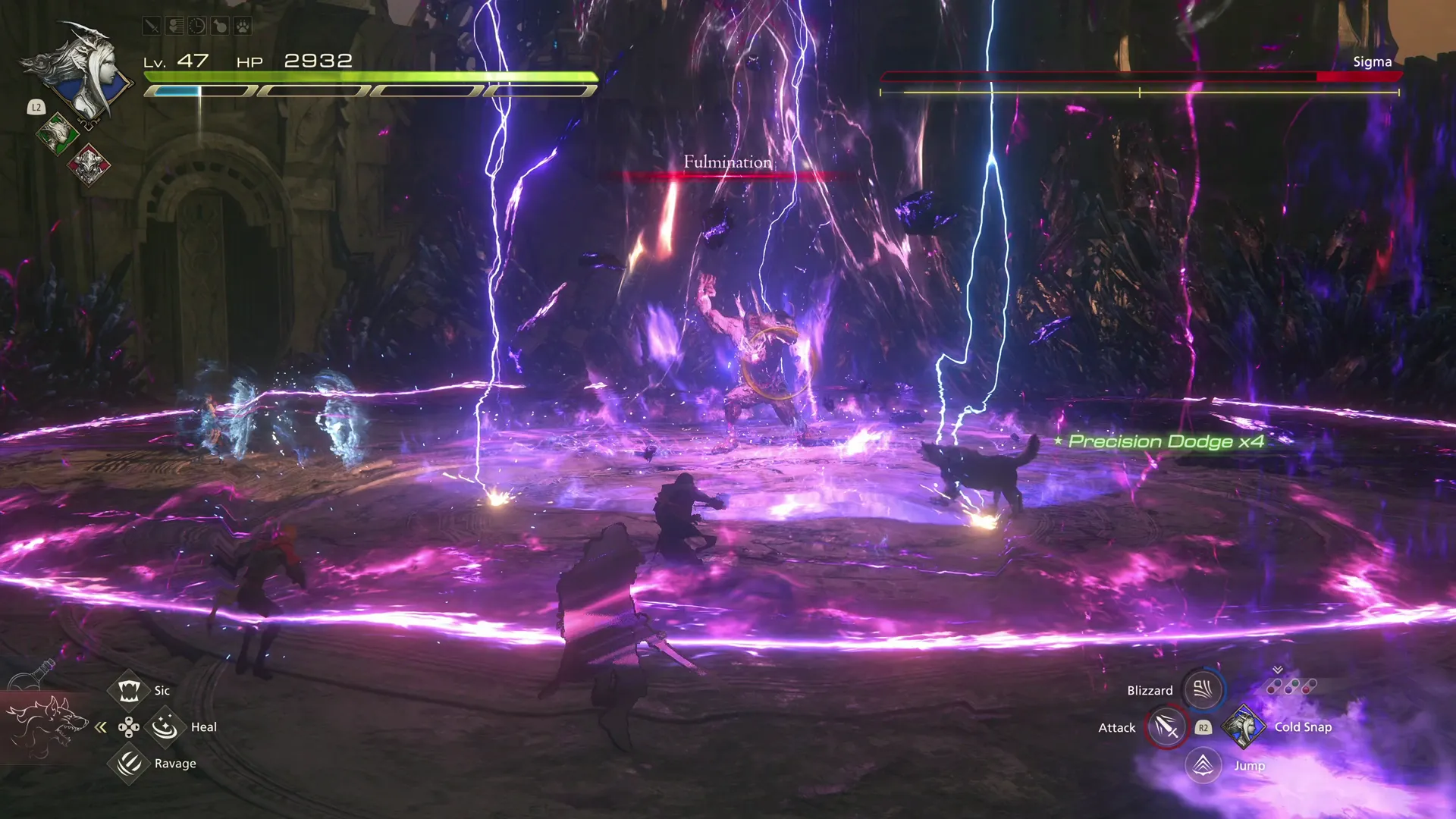Toggle the middle green eikon slot indicator
Screen dimensions: 1456x819
1292,685
